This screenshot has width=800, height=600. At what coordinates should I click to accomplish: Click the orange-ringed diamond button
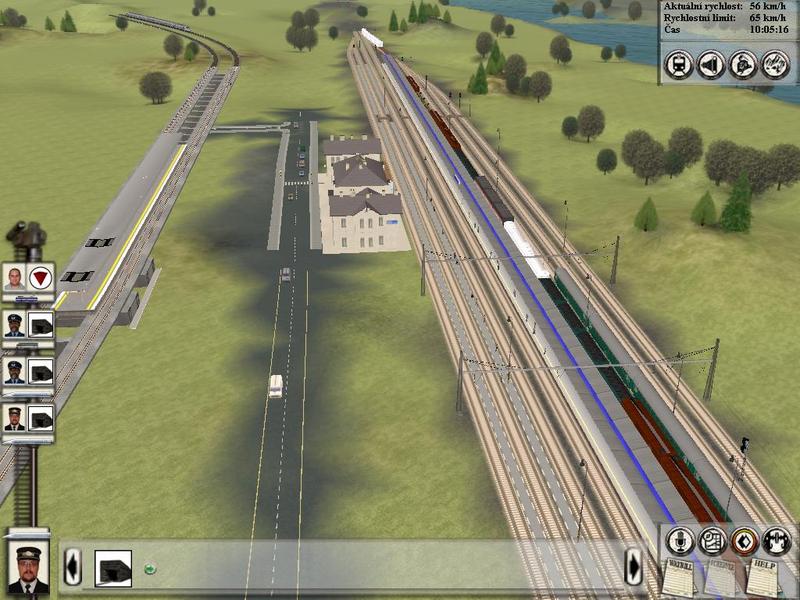click(x=744, y=541)
